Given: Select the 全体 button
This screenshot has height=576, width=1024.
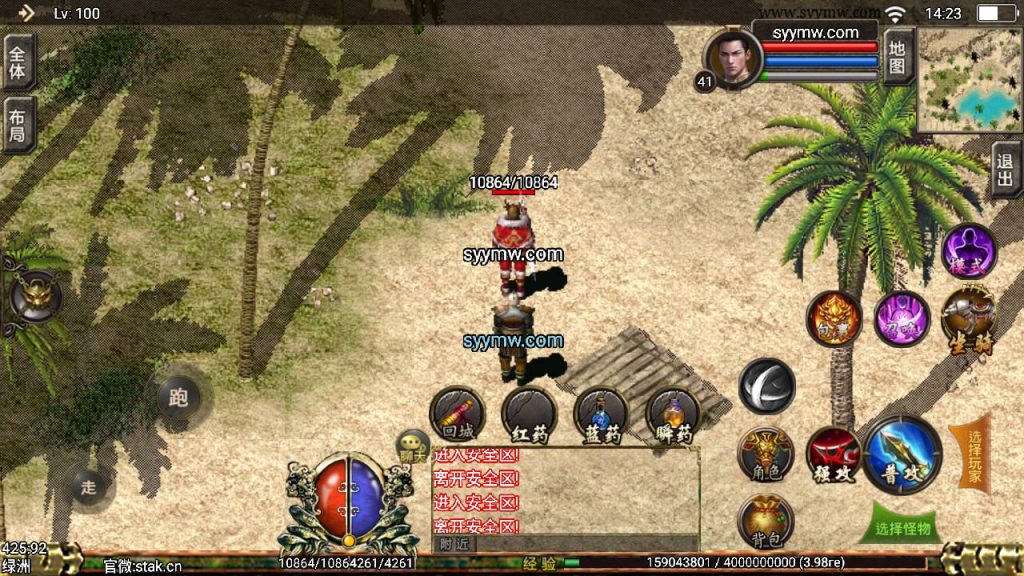Looking at the screenshot, I should pos(19,61).
